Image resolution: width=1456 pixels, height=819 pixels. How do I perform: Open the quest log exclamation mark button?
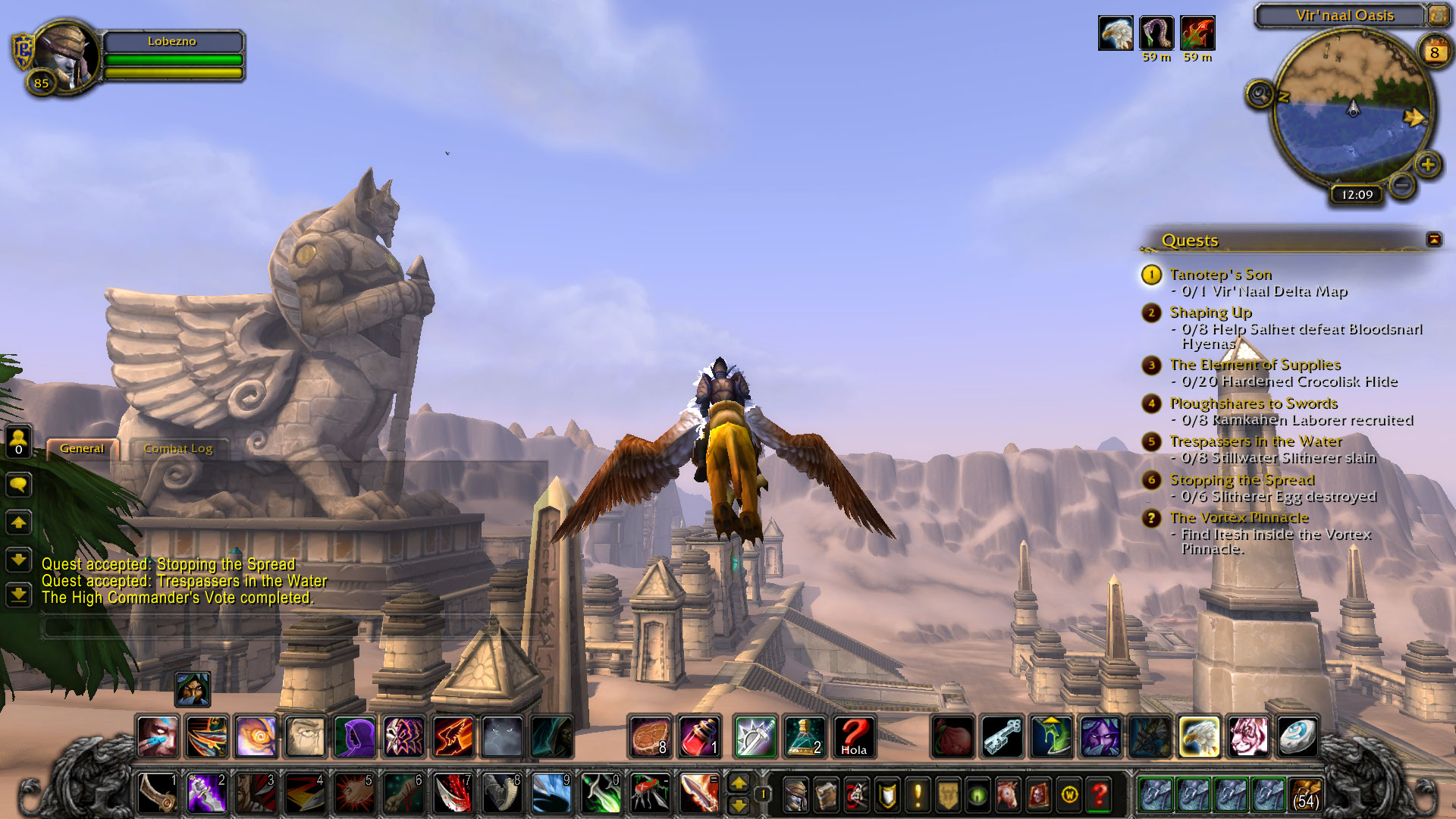[x=918, y=795]
